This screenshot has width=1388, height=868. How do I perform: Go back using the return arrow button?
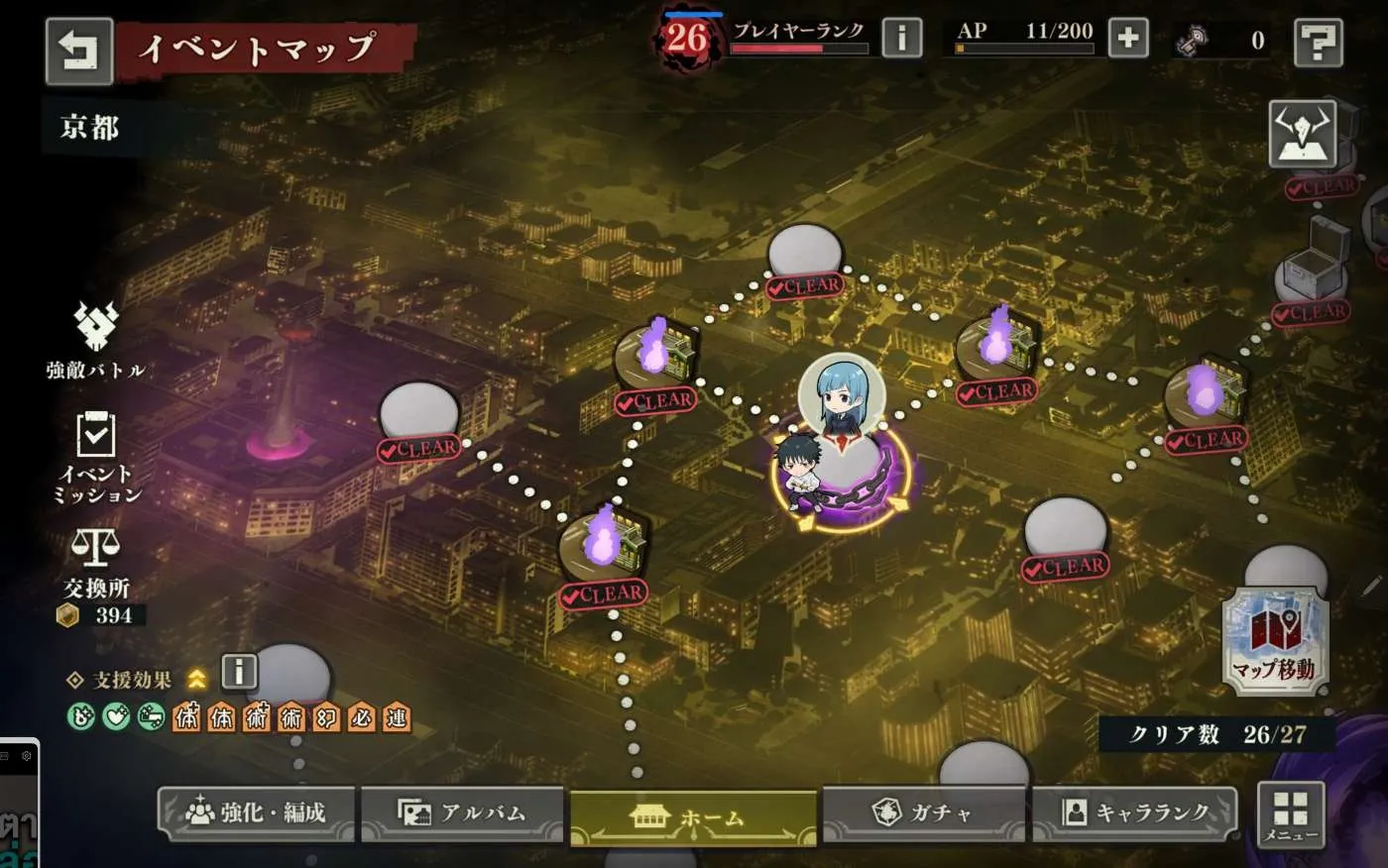(79, 51)
